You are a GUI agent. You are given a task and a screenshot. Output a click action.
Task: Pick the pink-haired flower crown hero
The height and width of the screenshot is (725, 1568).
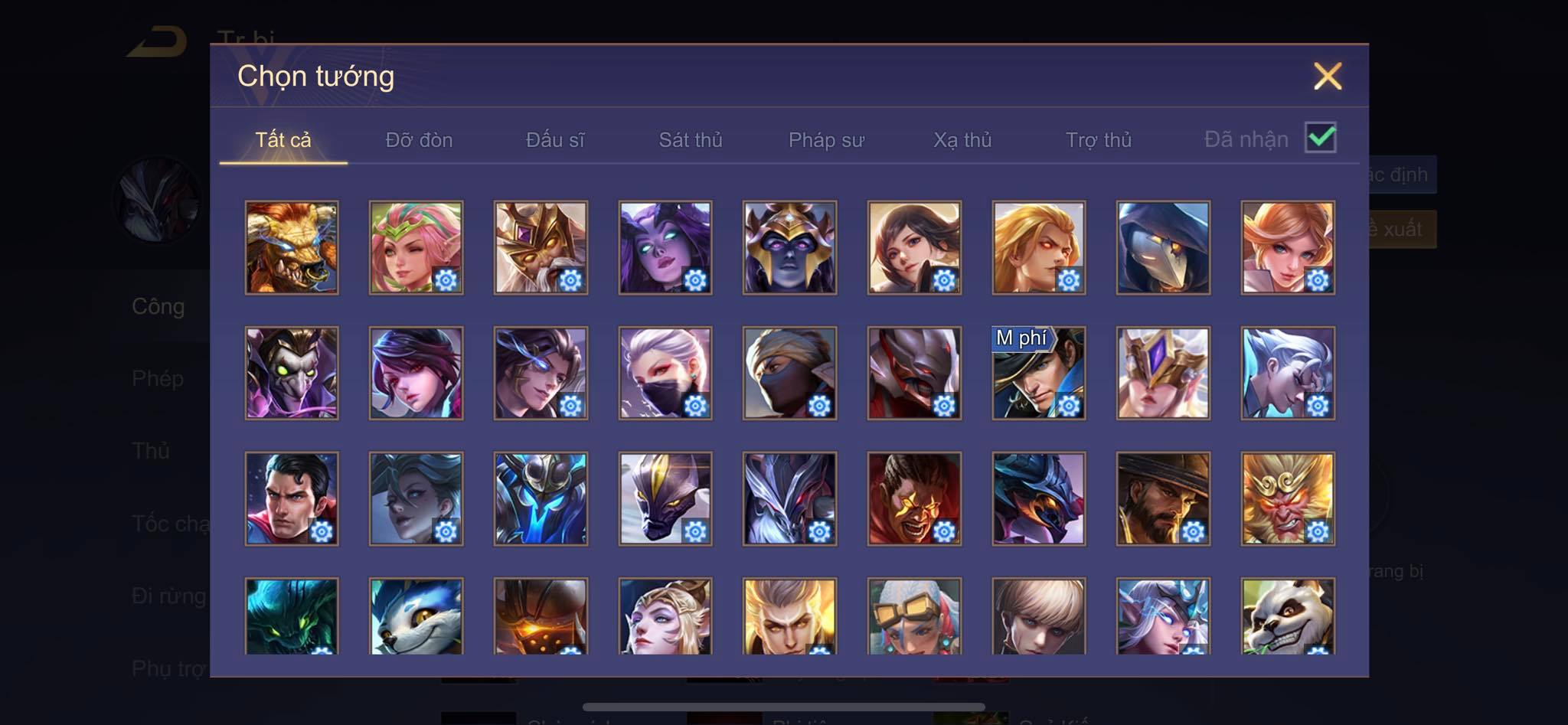click(416, 247)
